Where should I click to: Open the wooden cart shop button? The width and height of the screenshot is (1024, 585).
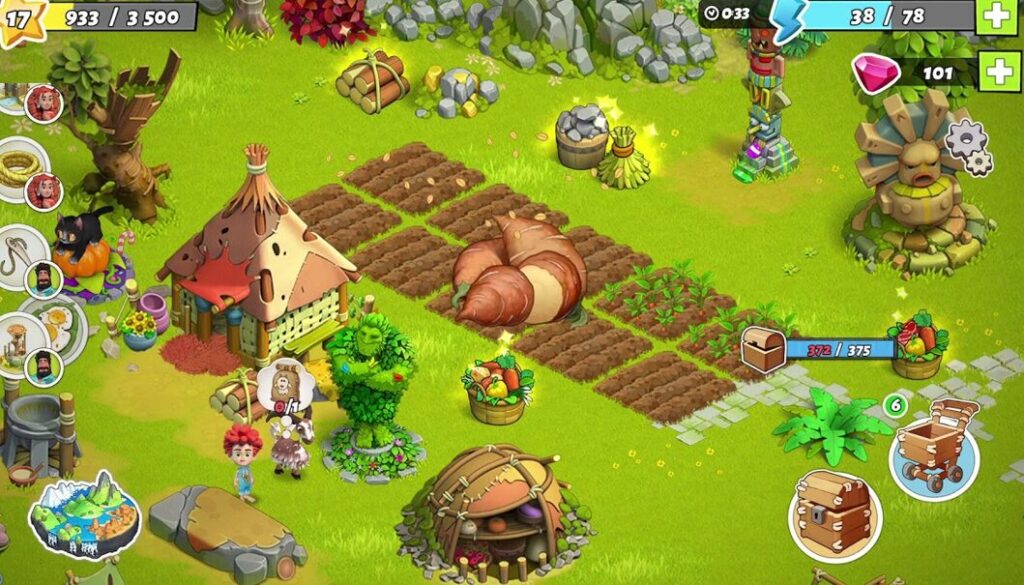point(934,448)
